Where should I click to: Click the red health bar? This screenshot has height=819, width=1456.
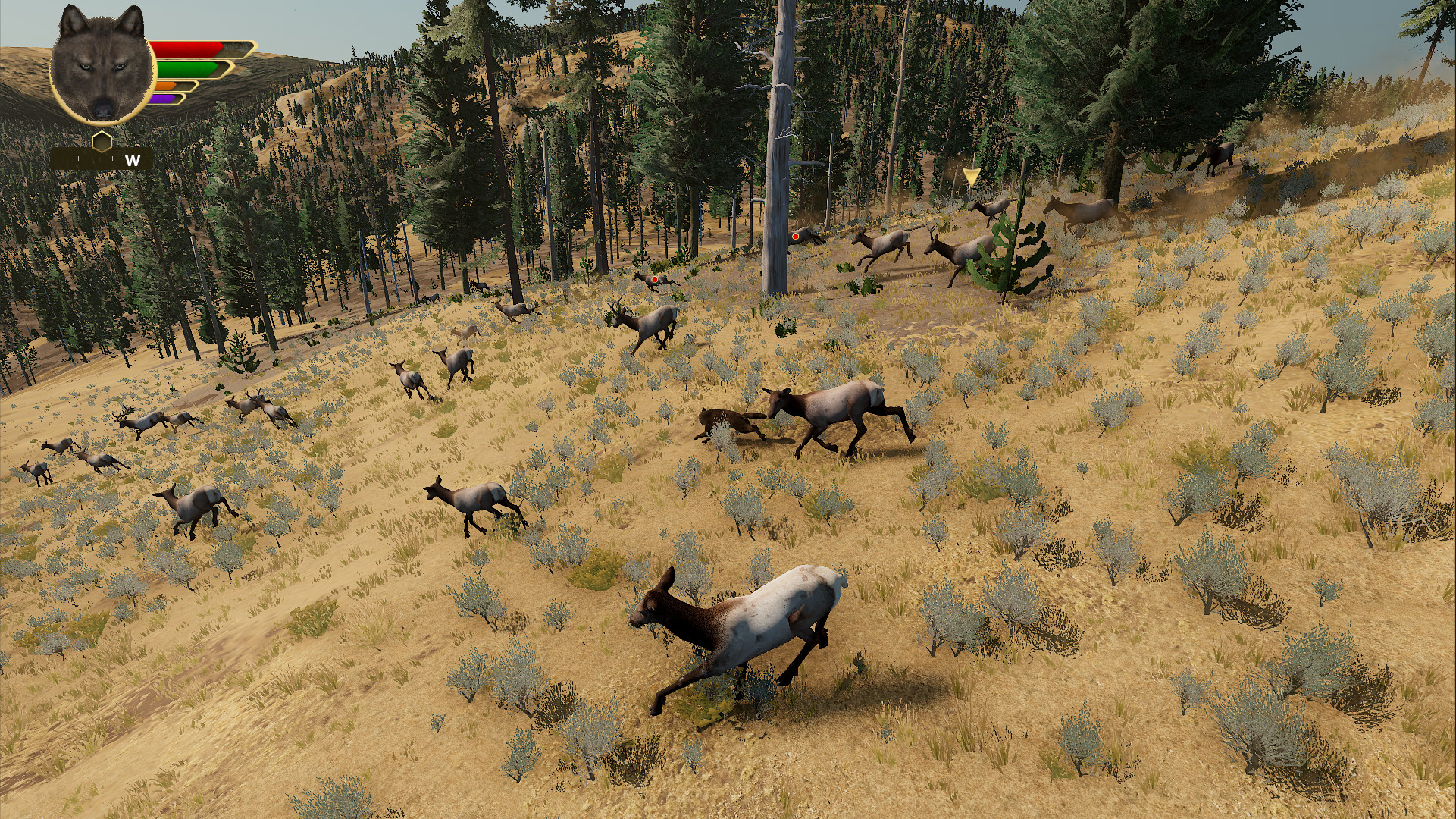(x=186, y=47)
